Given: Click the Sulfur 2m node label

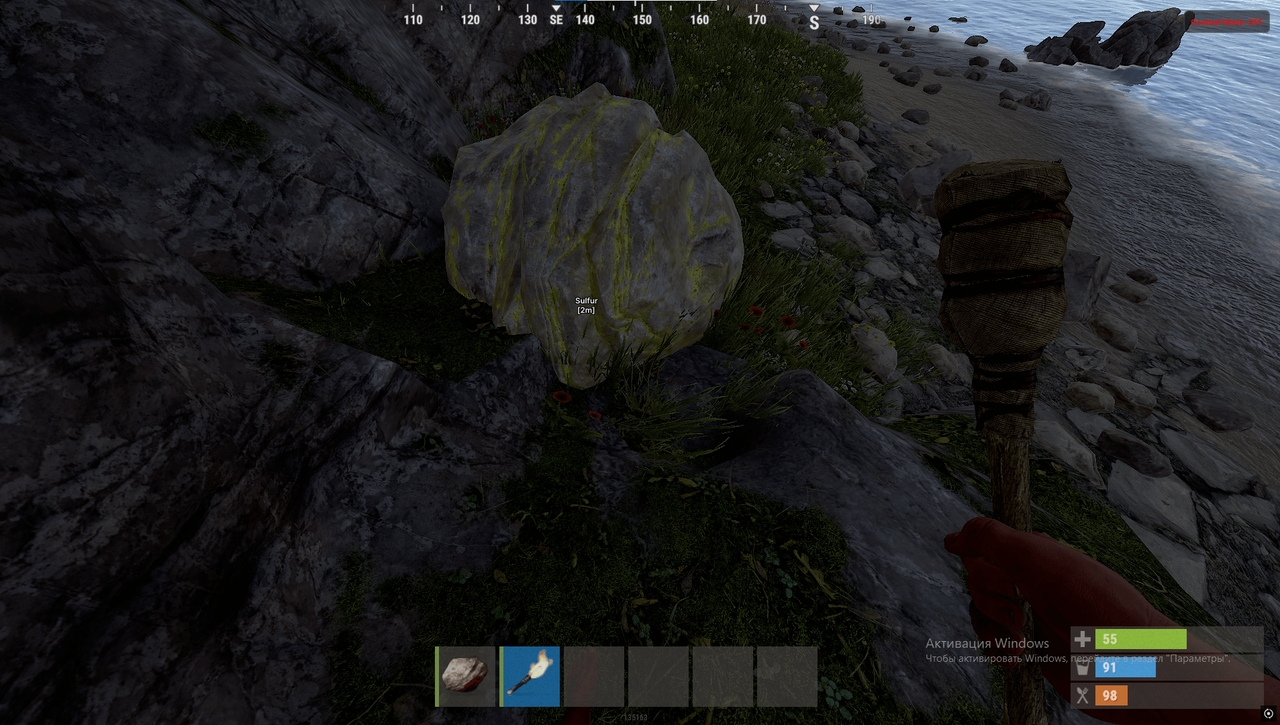Looking at the screenshot, I should point(584,305).
